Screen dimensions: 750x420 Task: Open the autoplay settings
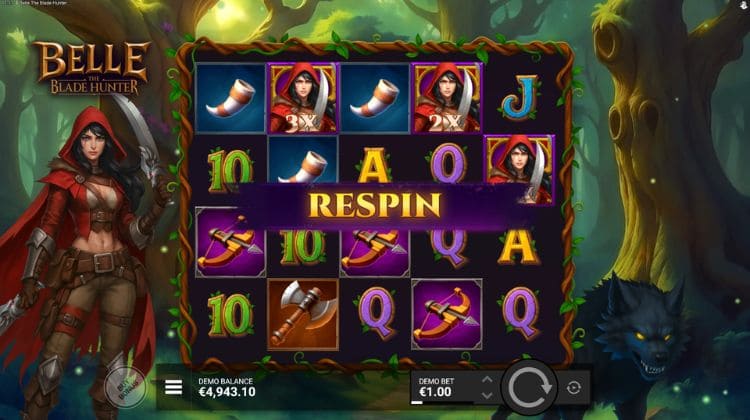point(575,387)
